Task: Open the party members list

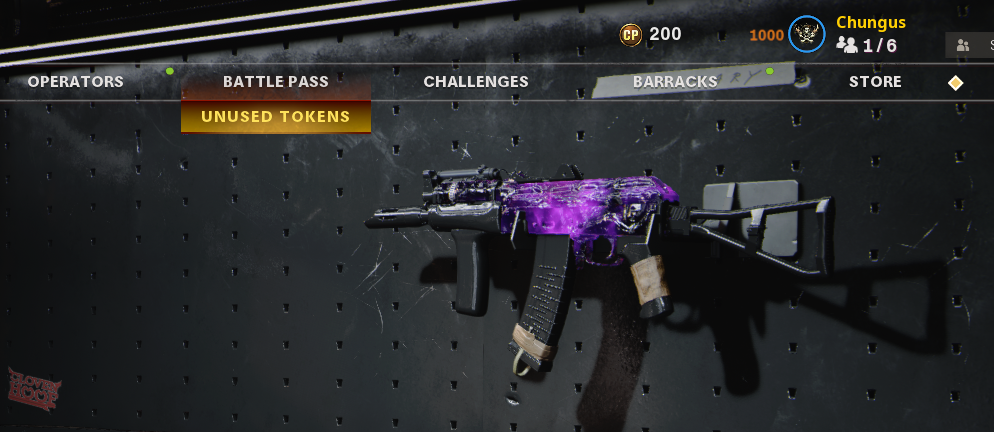Action: (867, 45)
